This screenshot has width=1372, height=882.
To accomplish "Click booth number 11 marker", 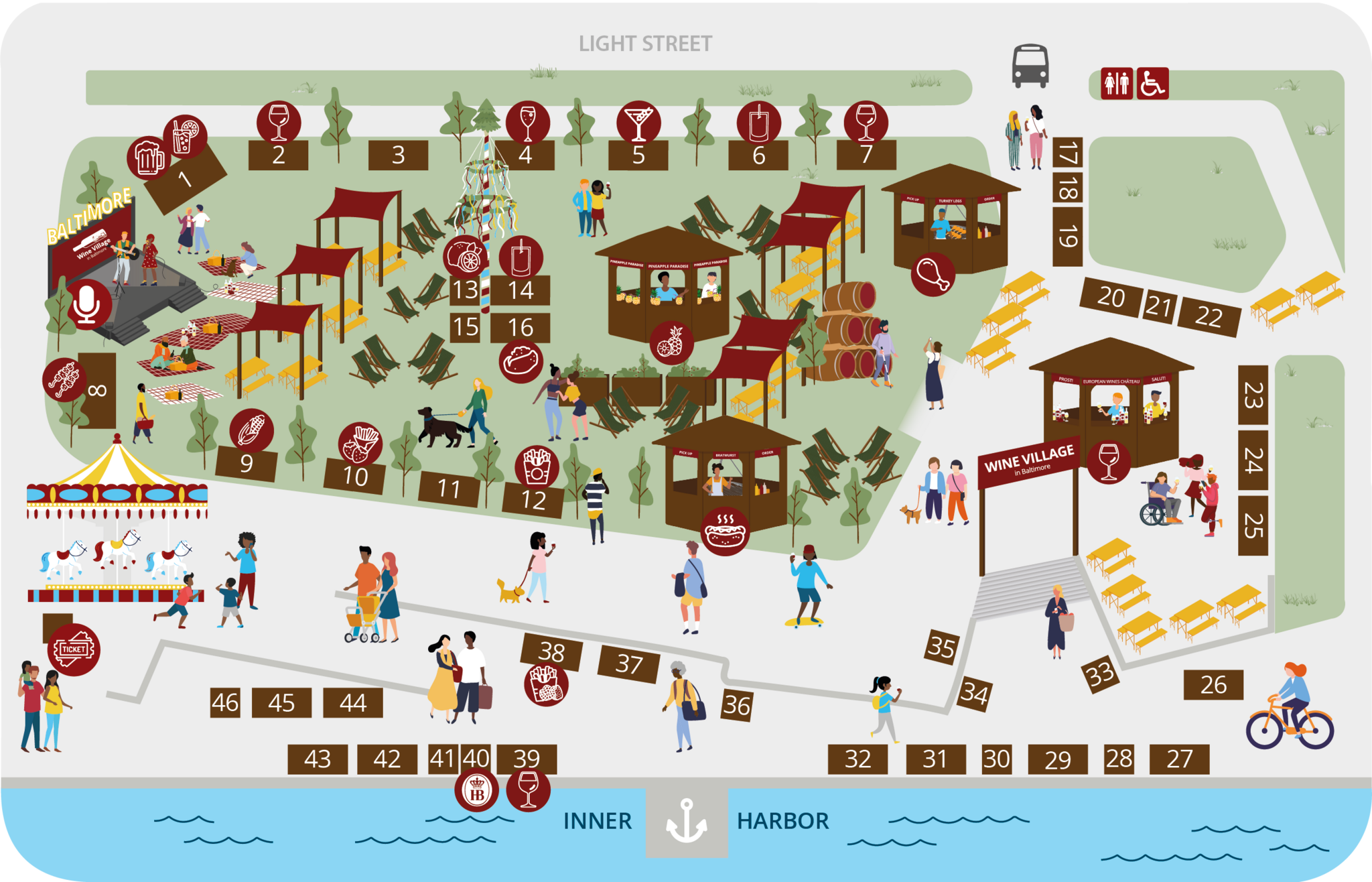I will point(449,489).
